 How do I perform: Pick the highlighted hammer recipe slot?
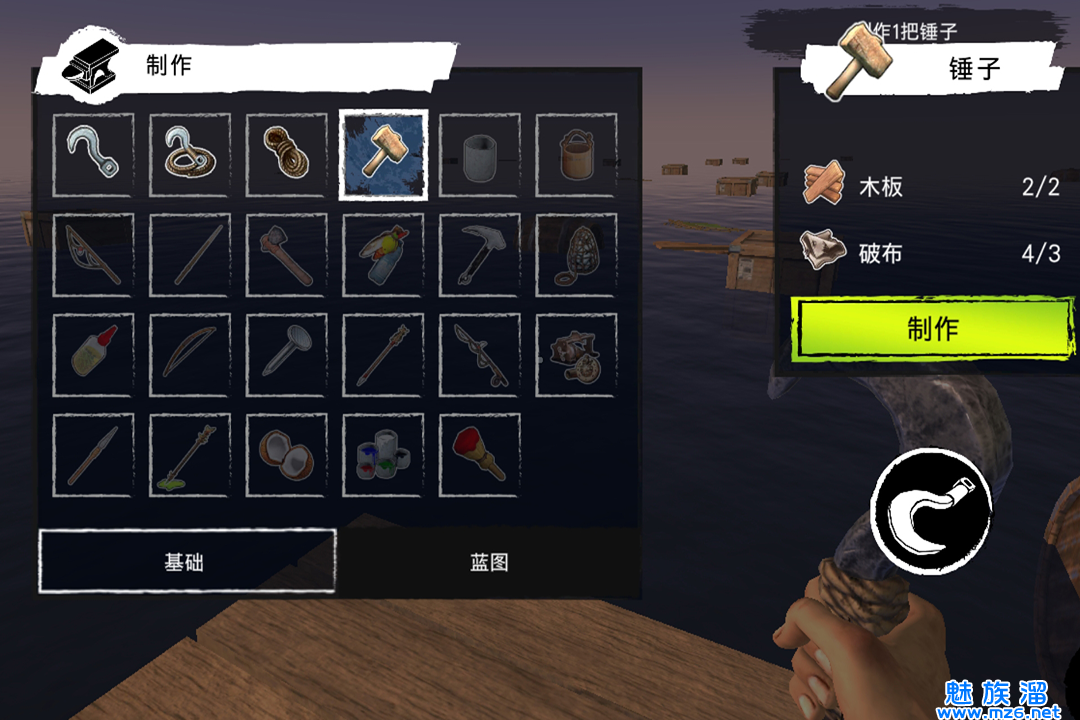click(384, 154)
